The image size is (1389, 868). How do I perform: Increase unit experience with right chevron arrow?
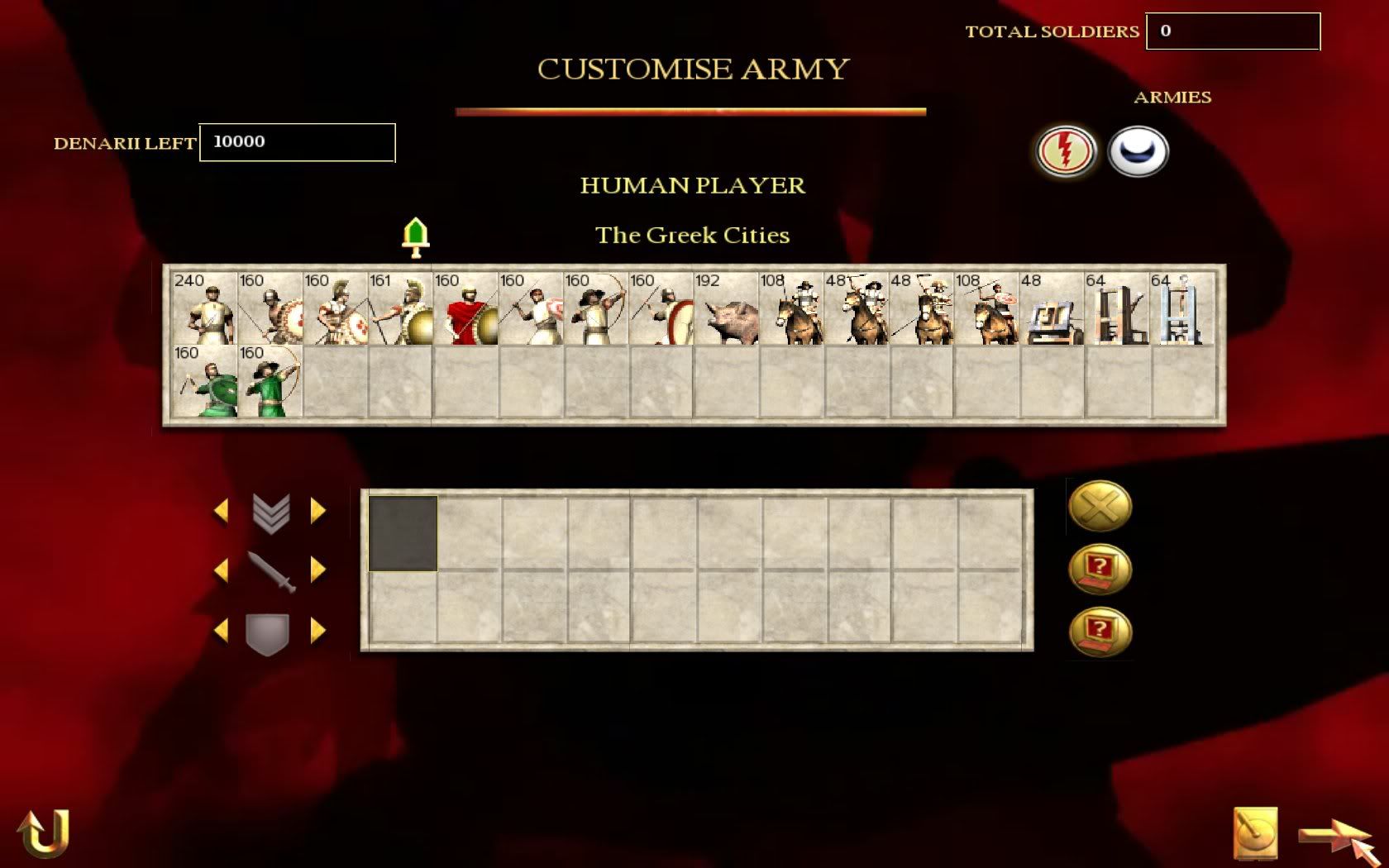[x=318, y=511]
